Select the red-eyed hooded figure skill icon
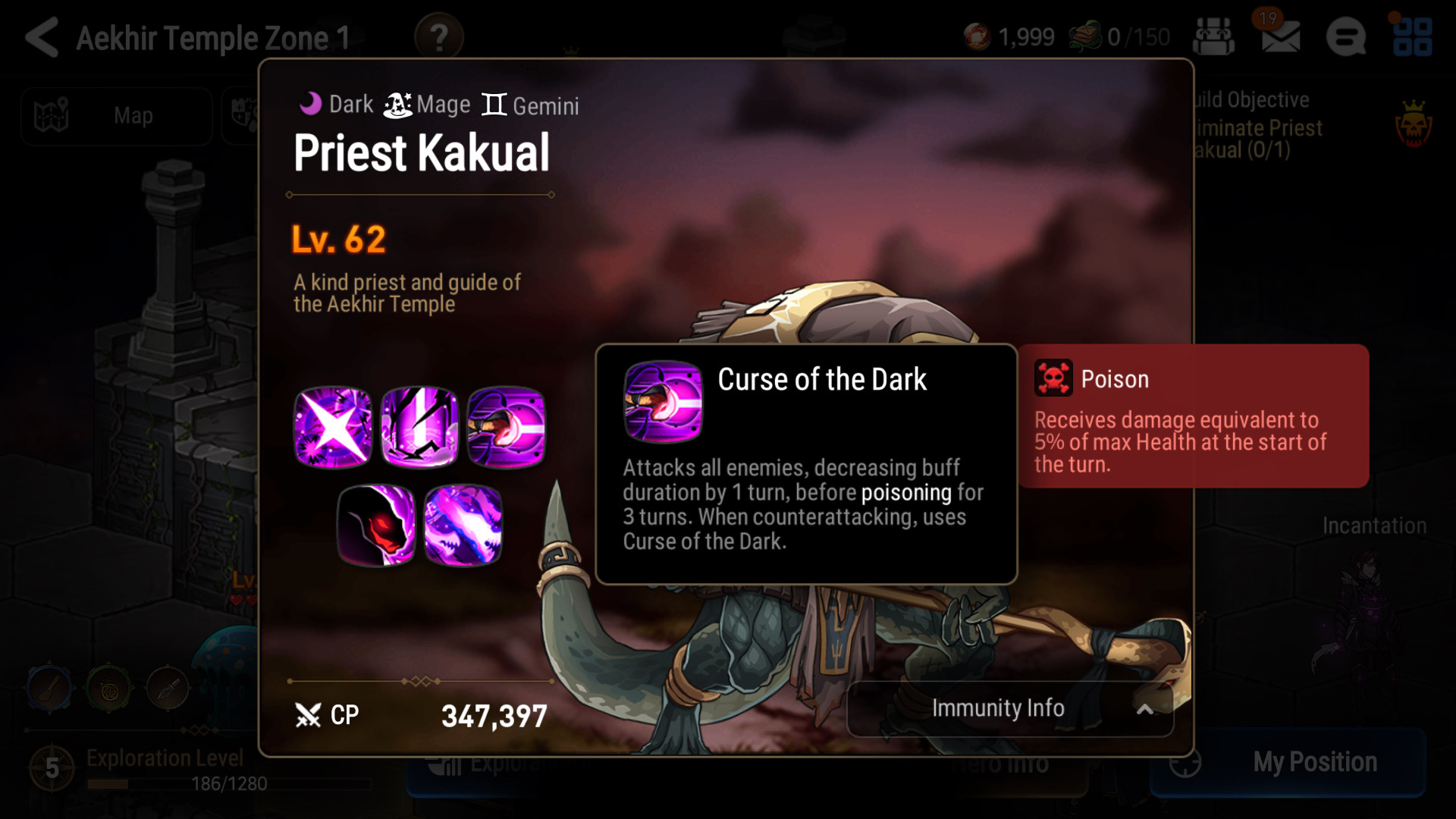The width and height of the screenshot is (1456, 819). pos(376,525)
